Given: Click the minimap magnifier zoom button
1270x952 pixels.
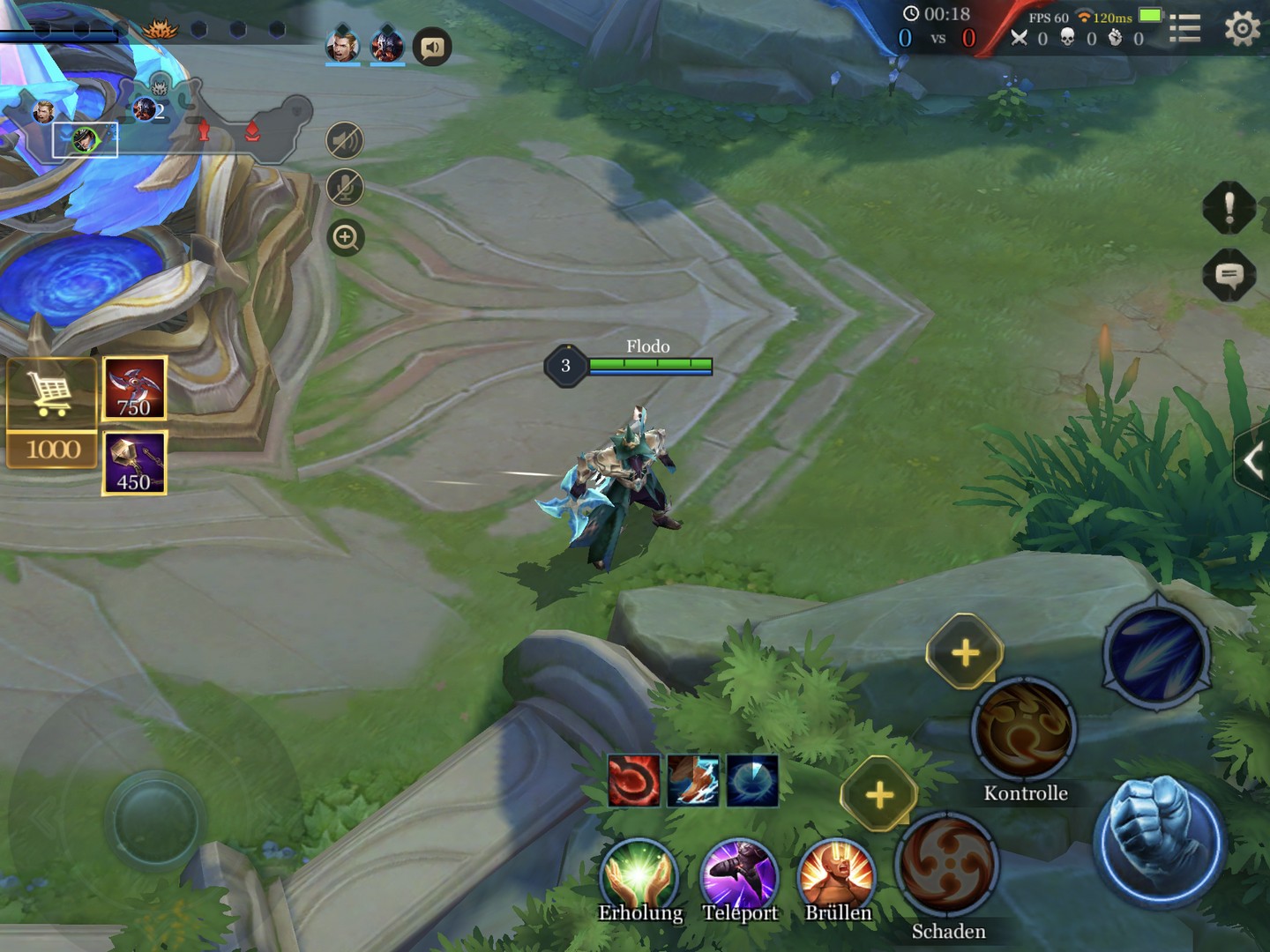Looking at the screenshot, I should (345, 237).
